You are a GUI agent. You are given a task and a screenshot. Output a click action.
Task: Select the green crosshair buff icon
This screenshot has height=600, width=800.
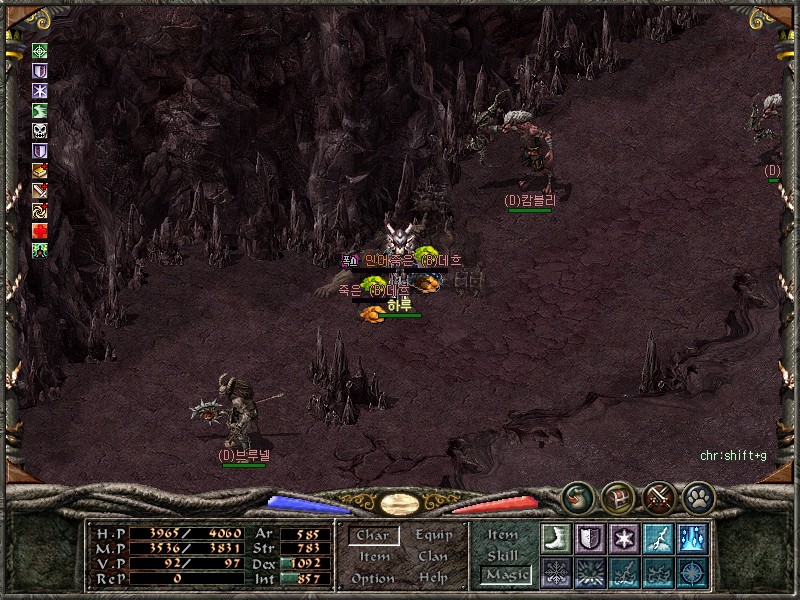(40, 51)
